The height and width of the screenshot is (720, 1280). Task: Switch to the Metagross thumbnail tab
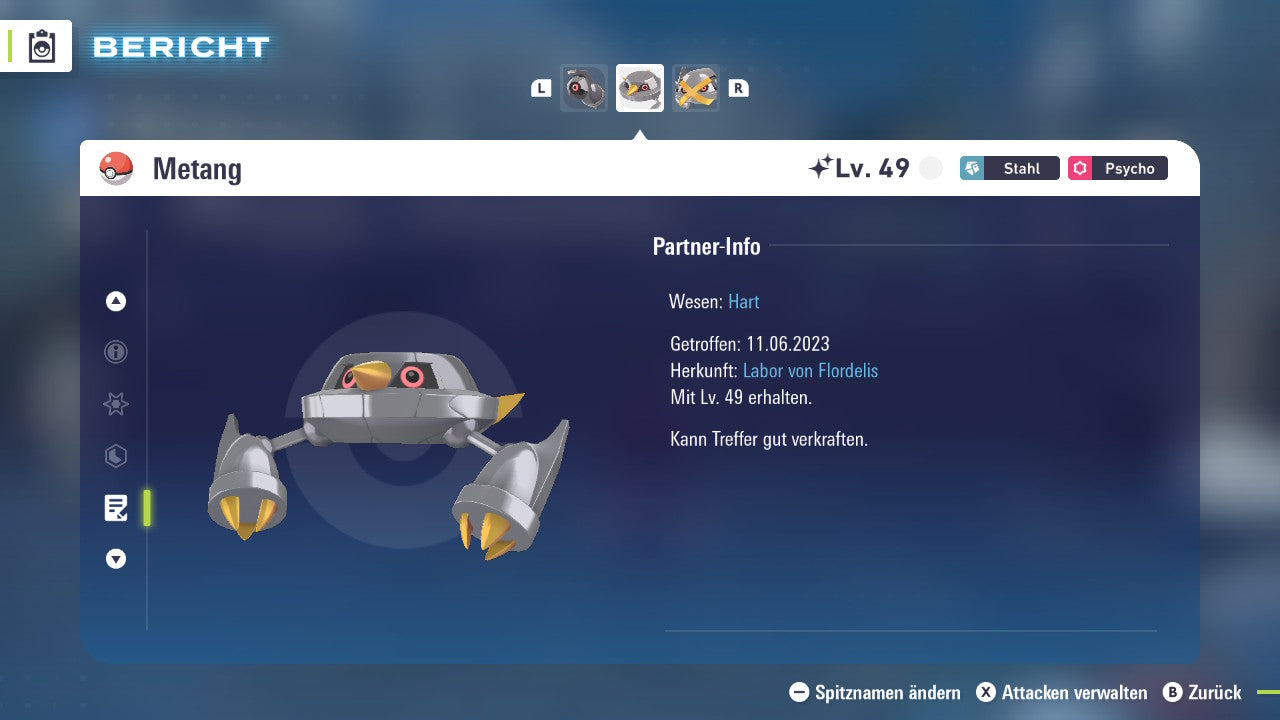pyautogui.click(x=696, y=88)
